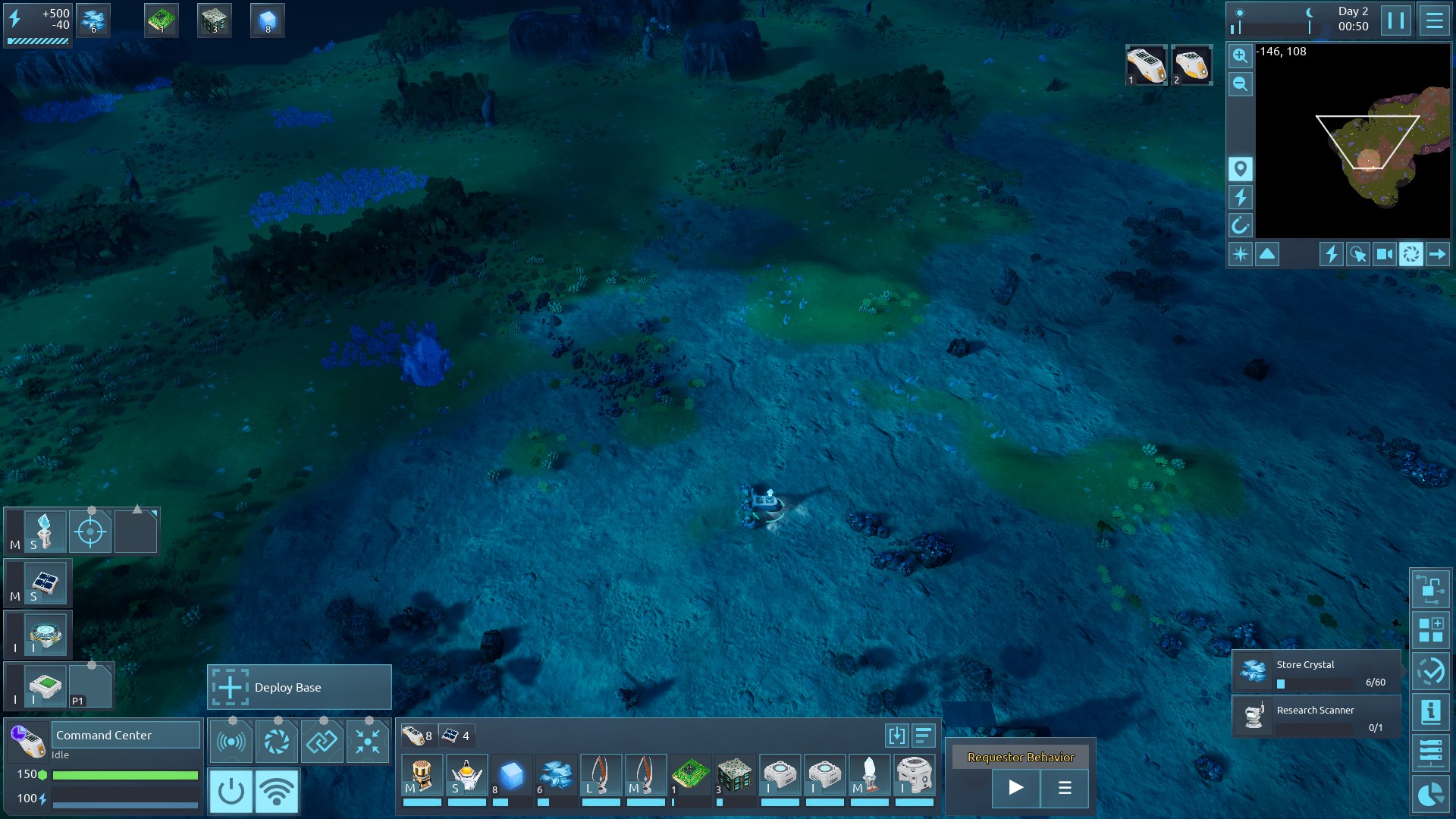Open the Store Crystal objective

point(1316,671)
